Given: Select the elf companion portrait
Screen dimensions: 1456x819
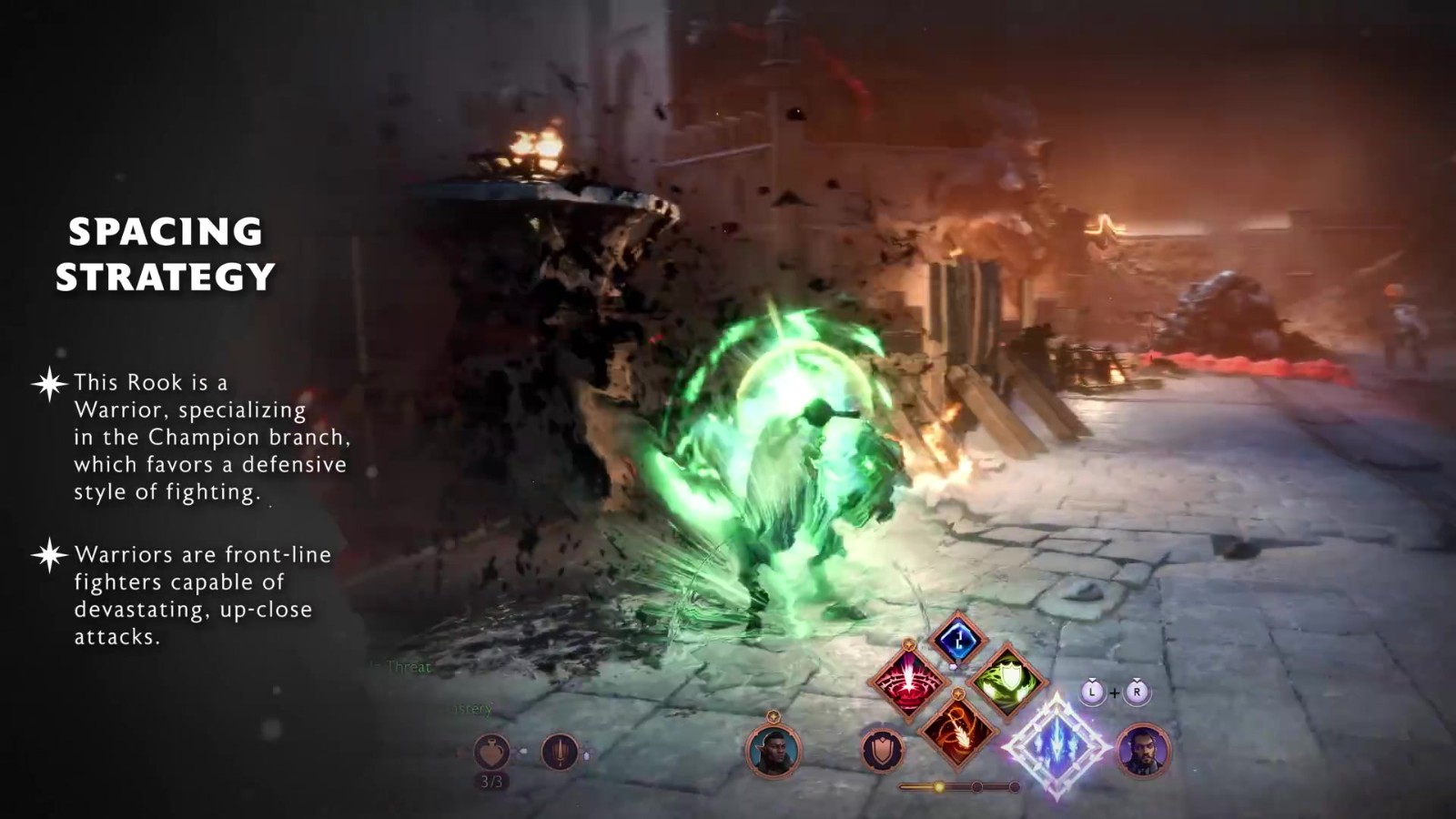Looking at the screenshot, I should [773, 751].
